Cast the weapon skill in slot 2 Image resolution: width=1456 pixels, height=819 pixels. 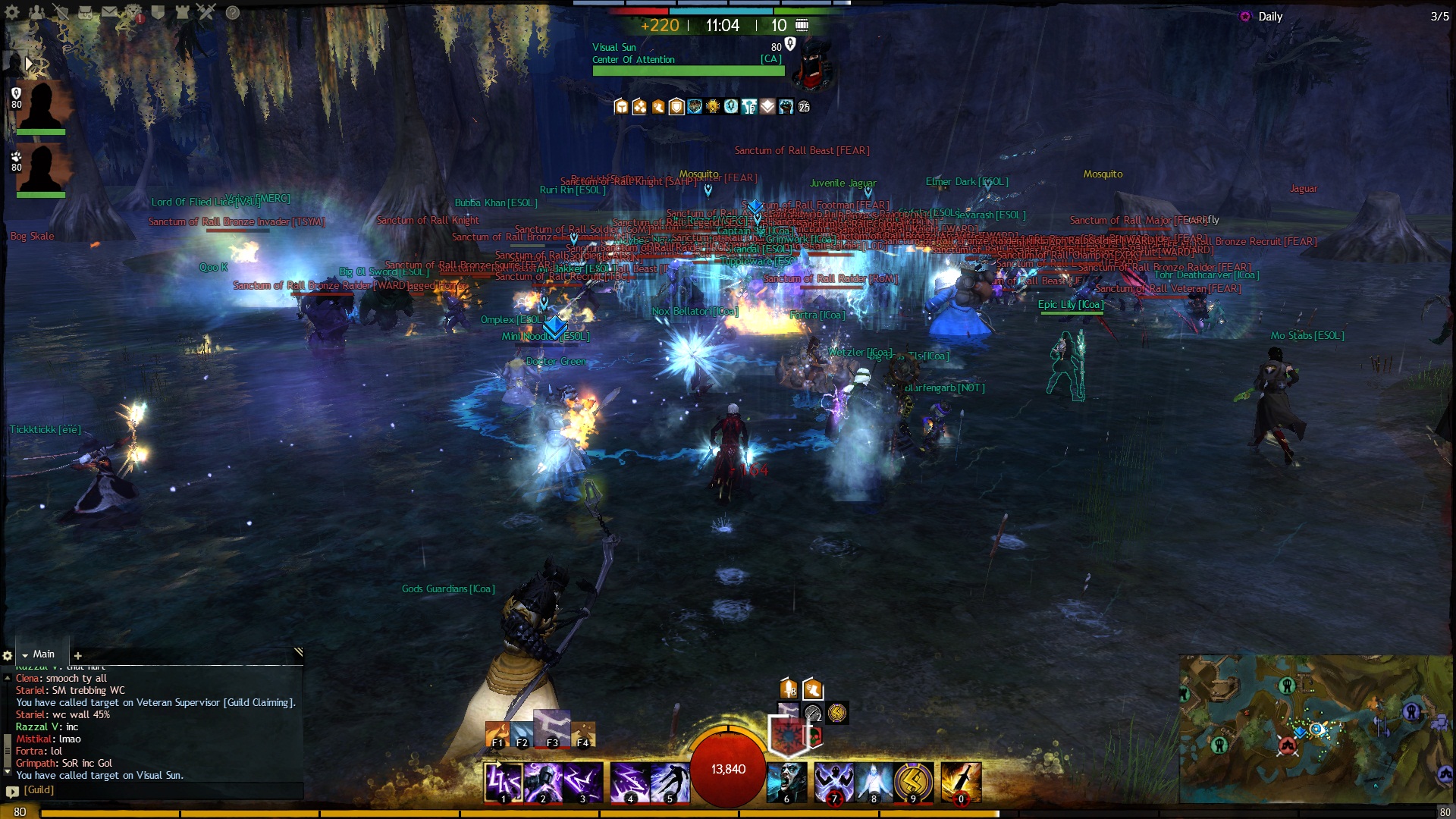[543, 782]
